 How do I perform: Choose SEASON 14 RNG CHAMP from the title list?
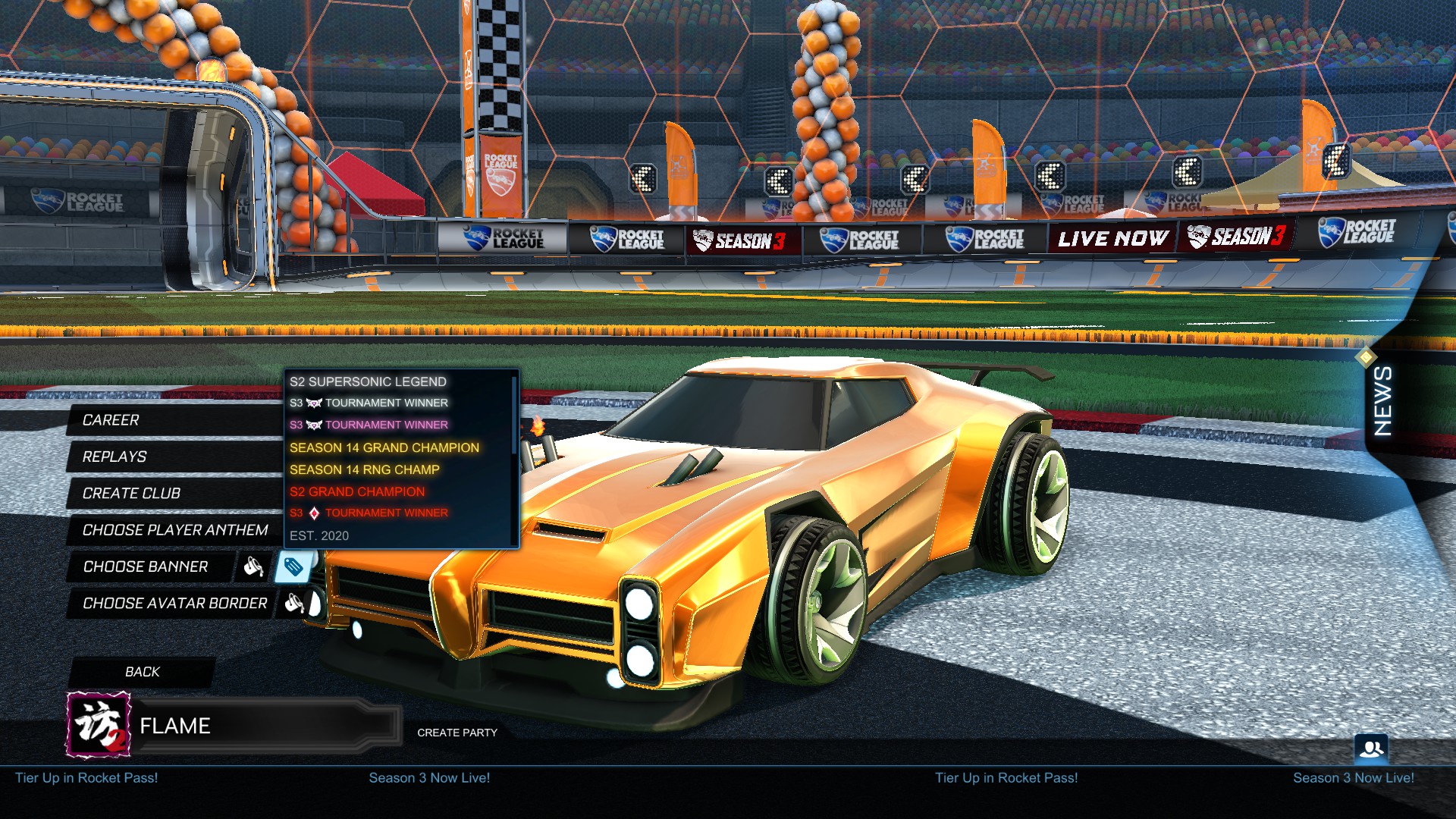363,469
